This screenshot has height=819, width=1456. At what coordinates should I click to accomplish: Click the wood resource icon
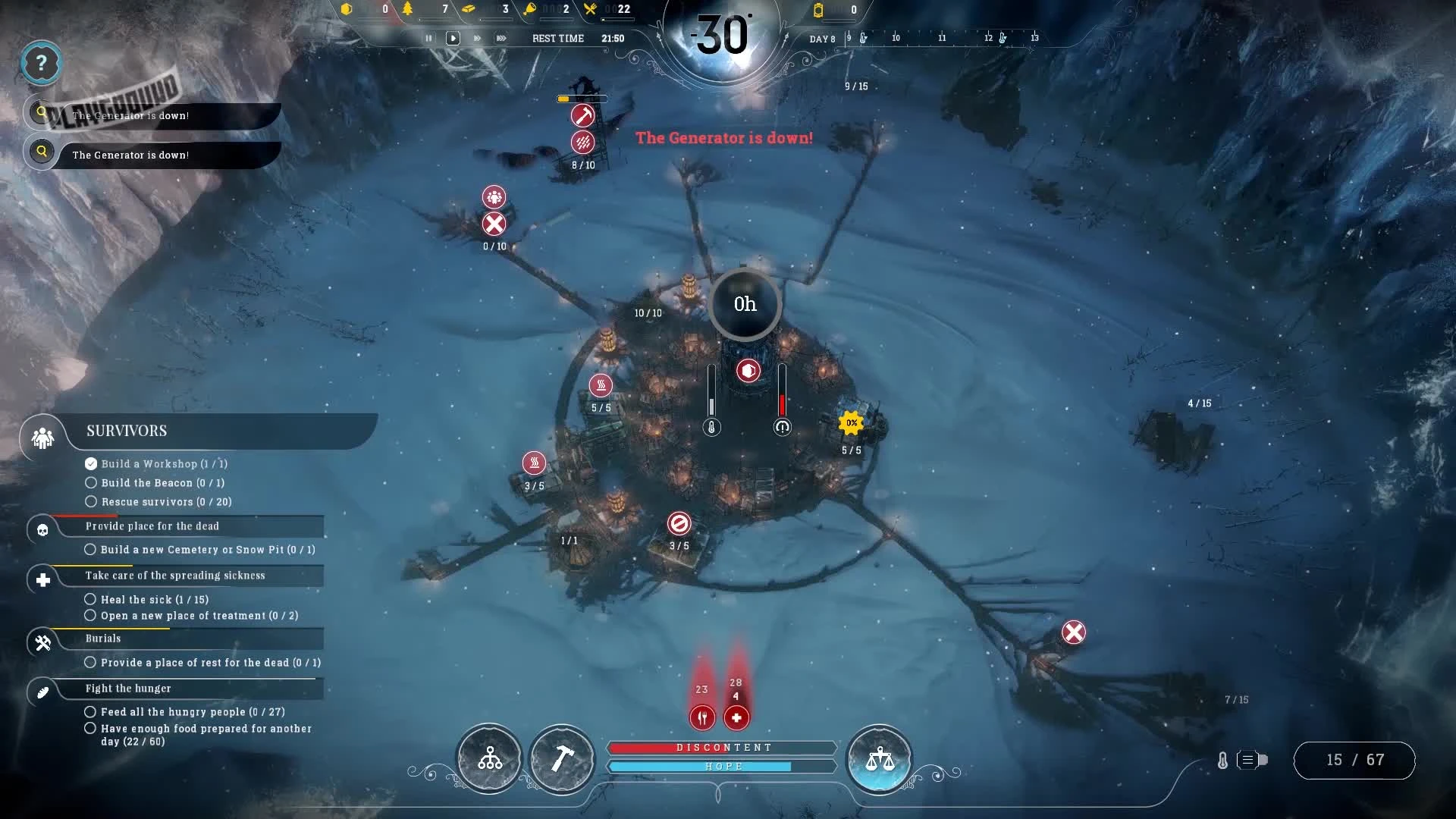406,10
